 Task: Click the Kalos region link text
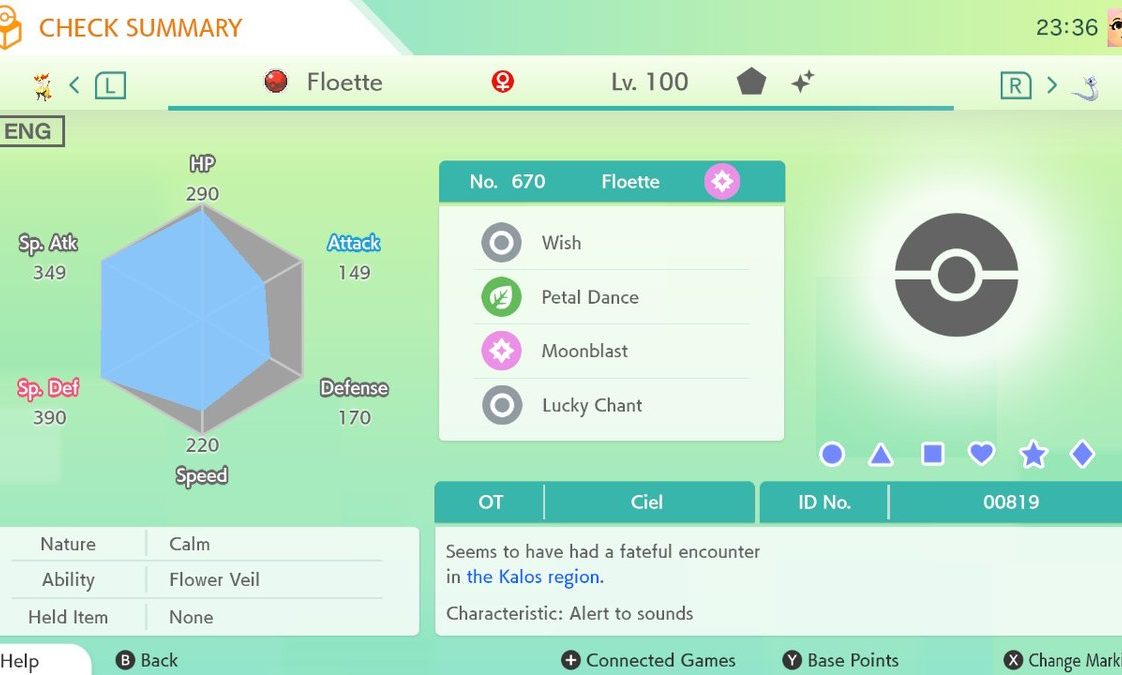[535, 577]
